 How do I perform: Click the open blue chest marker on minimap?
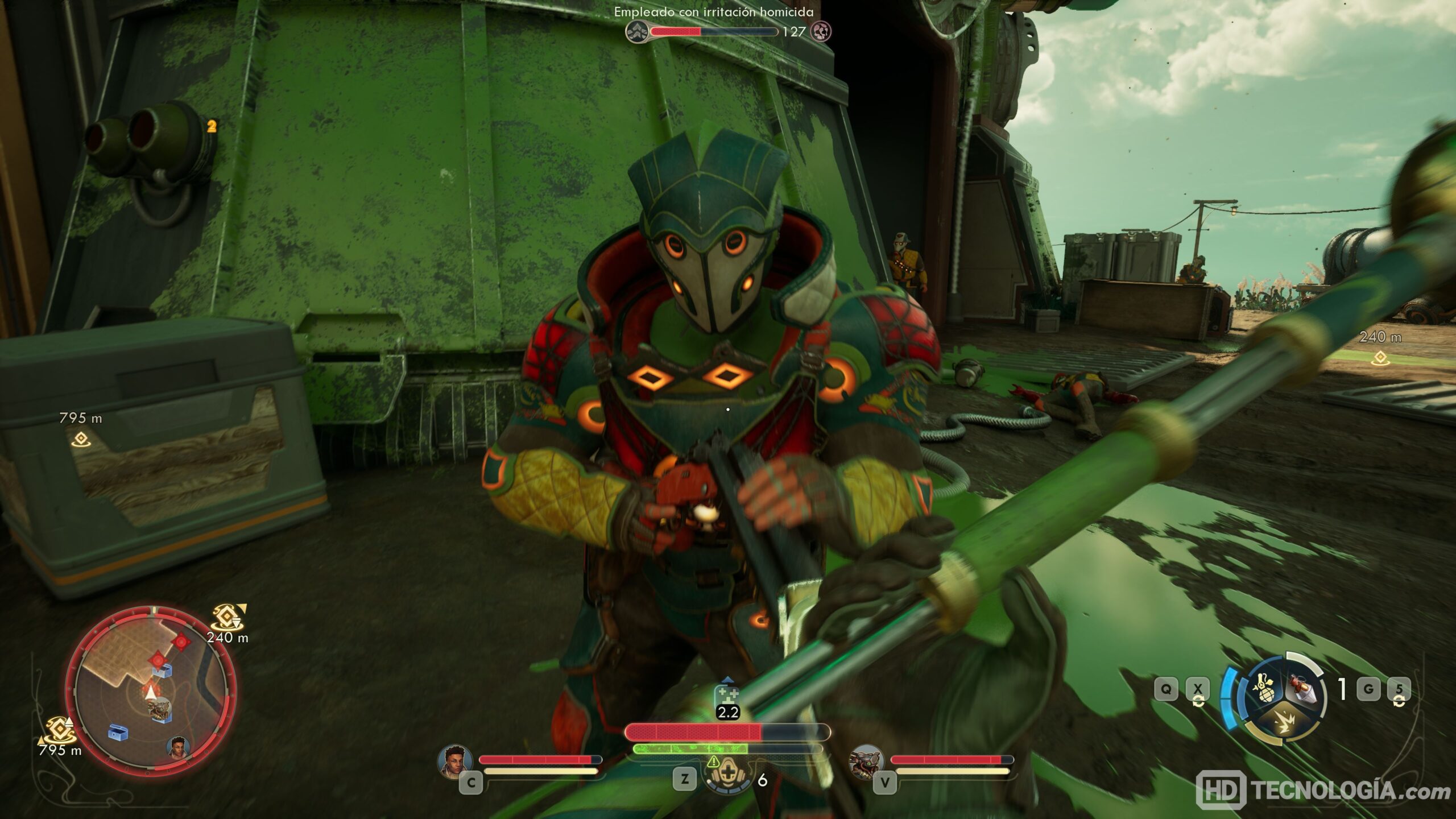pos(118,733)
